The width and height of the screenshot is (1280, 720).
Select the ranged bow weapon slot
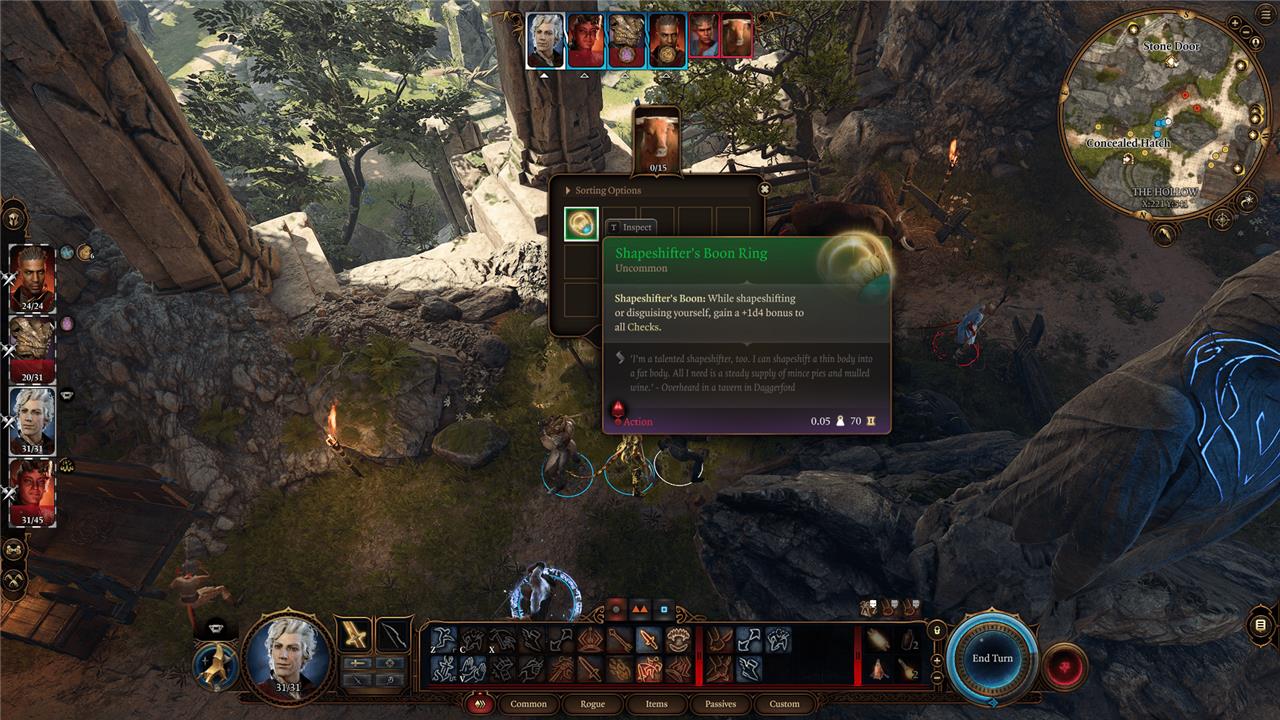click(393, 634)
